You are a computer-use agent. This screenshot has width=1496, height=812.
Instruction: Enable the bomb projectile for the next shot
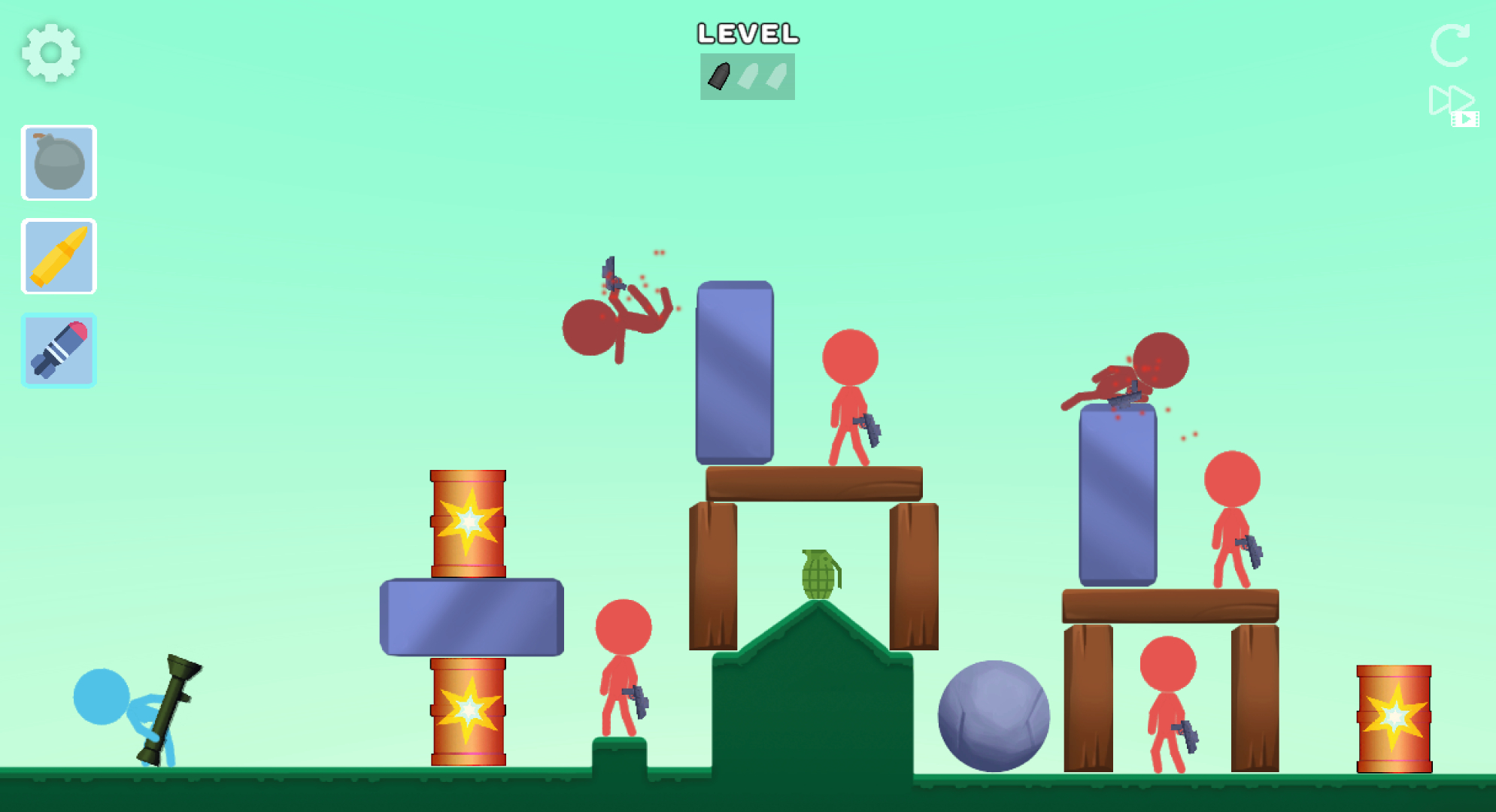pyautogui.click(x=59, y=163)
